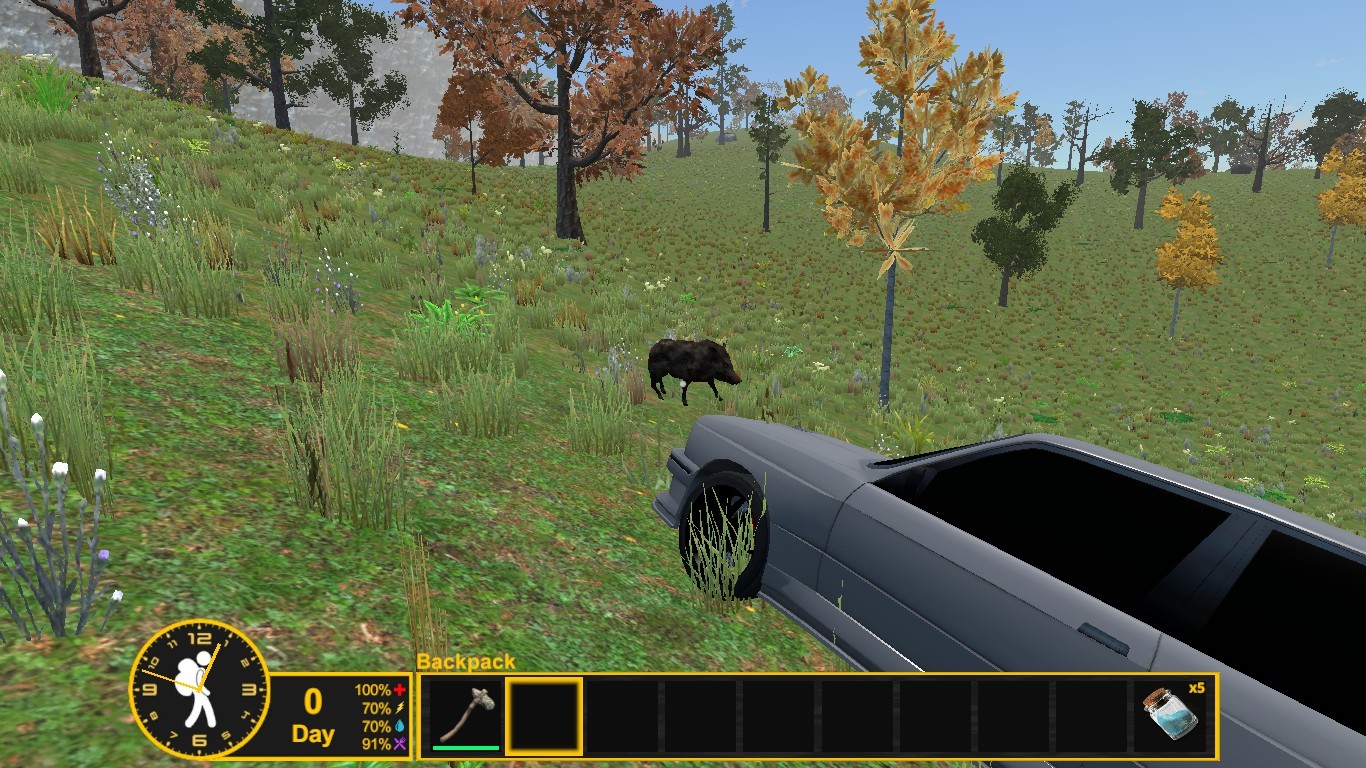Click the 91% hunger percentage
This screenshot has width=1366, height=768.
375,741
